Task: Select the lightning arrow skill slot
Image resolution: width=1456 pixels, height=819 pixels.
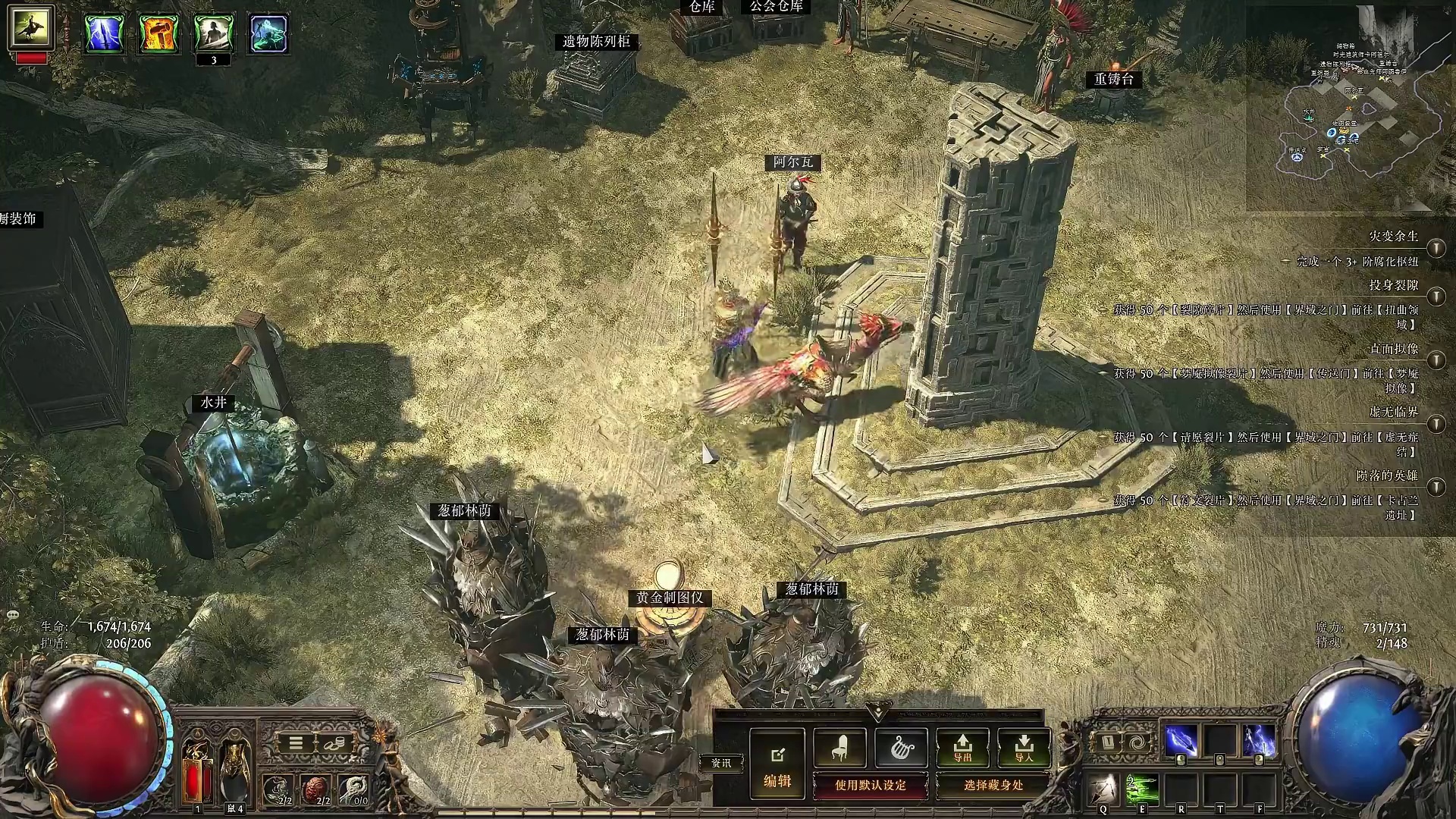Action: click(x=1181, y=741)
